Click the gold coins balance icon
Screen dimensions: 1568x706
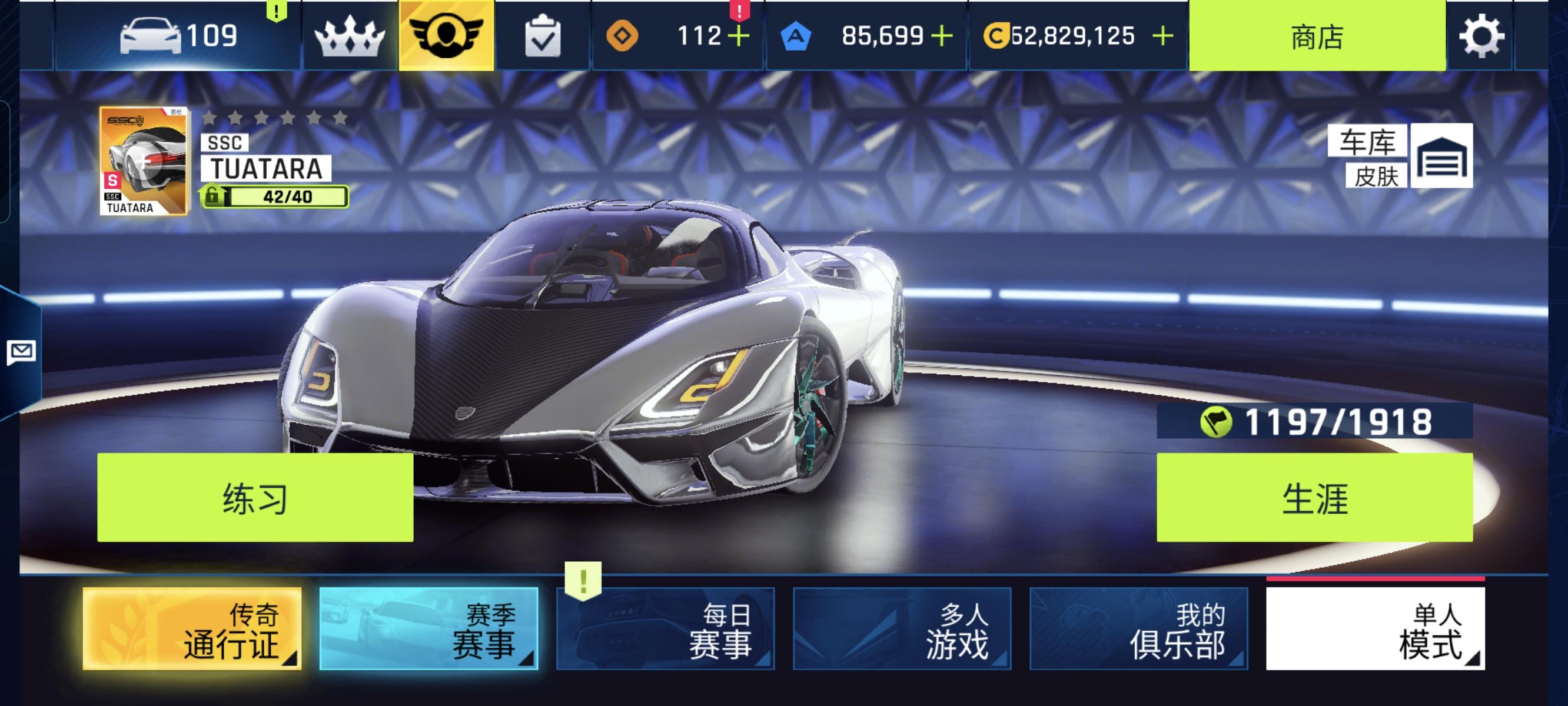(998, 35)
